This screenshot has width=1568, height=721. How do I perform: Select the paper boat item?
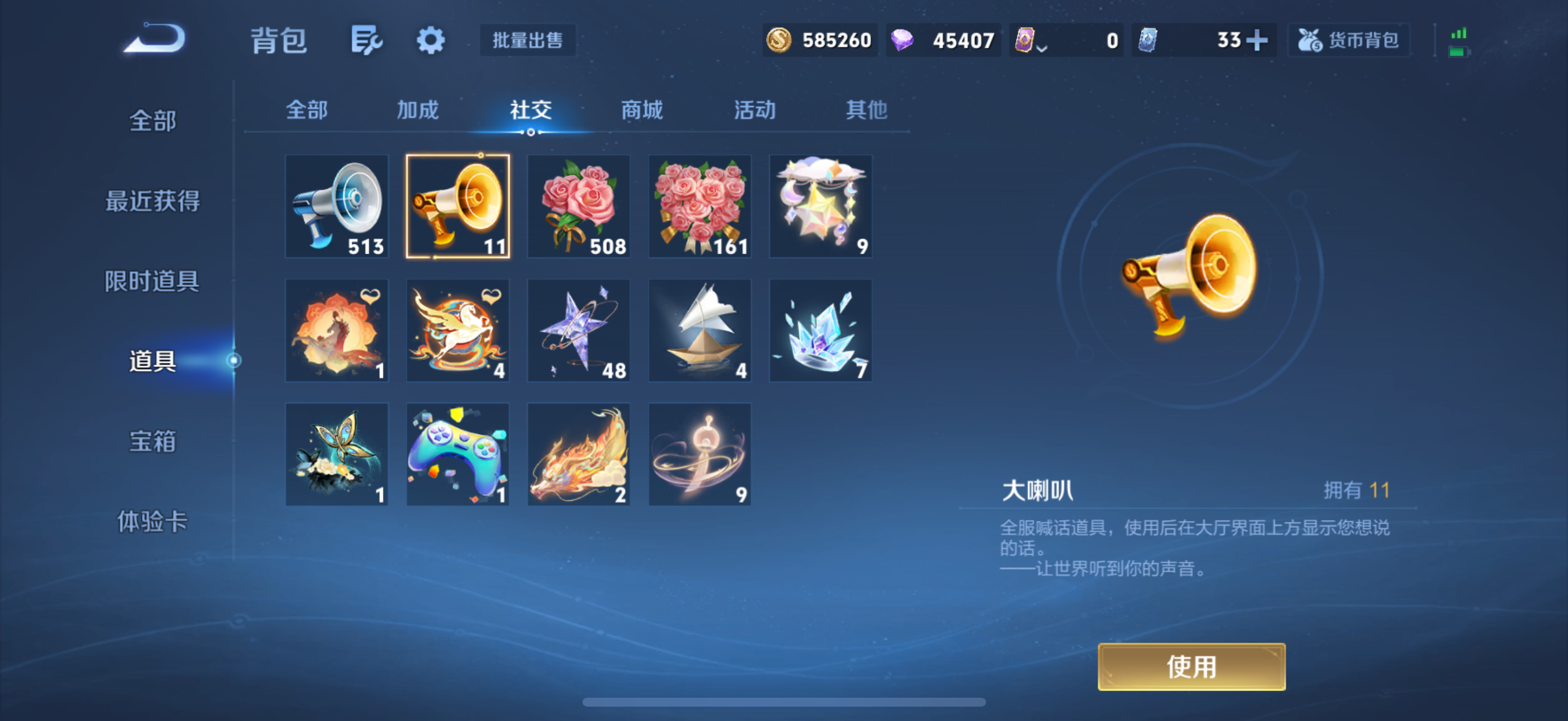(700, 331)
